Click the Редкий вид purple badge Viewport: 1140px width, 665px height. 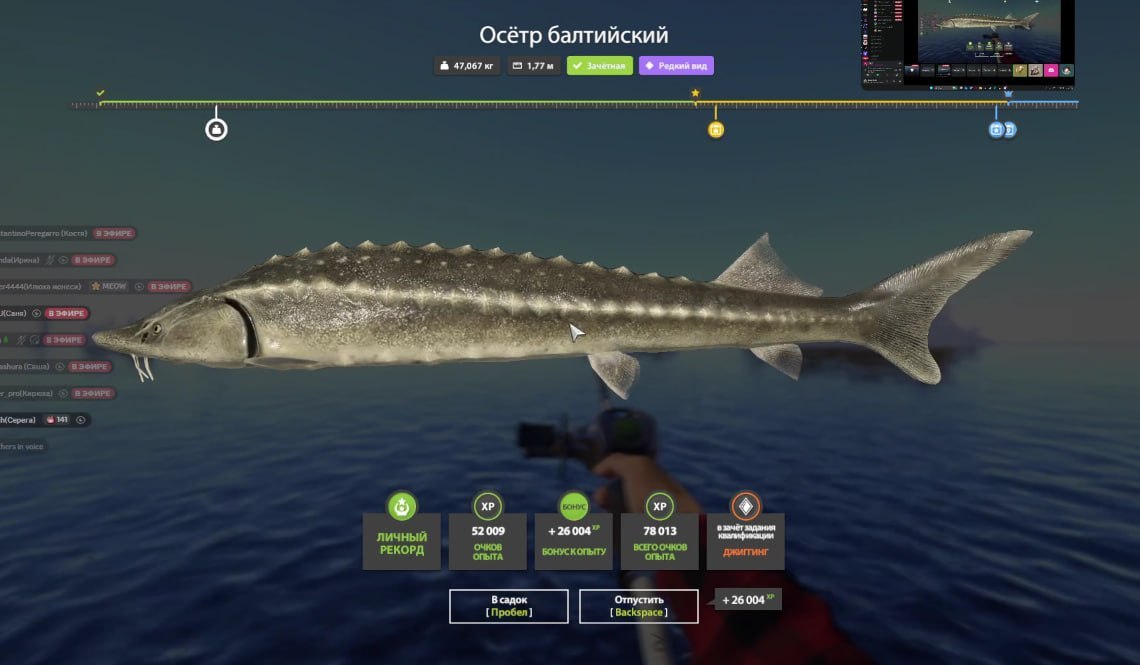(x=676, y=66)
